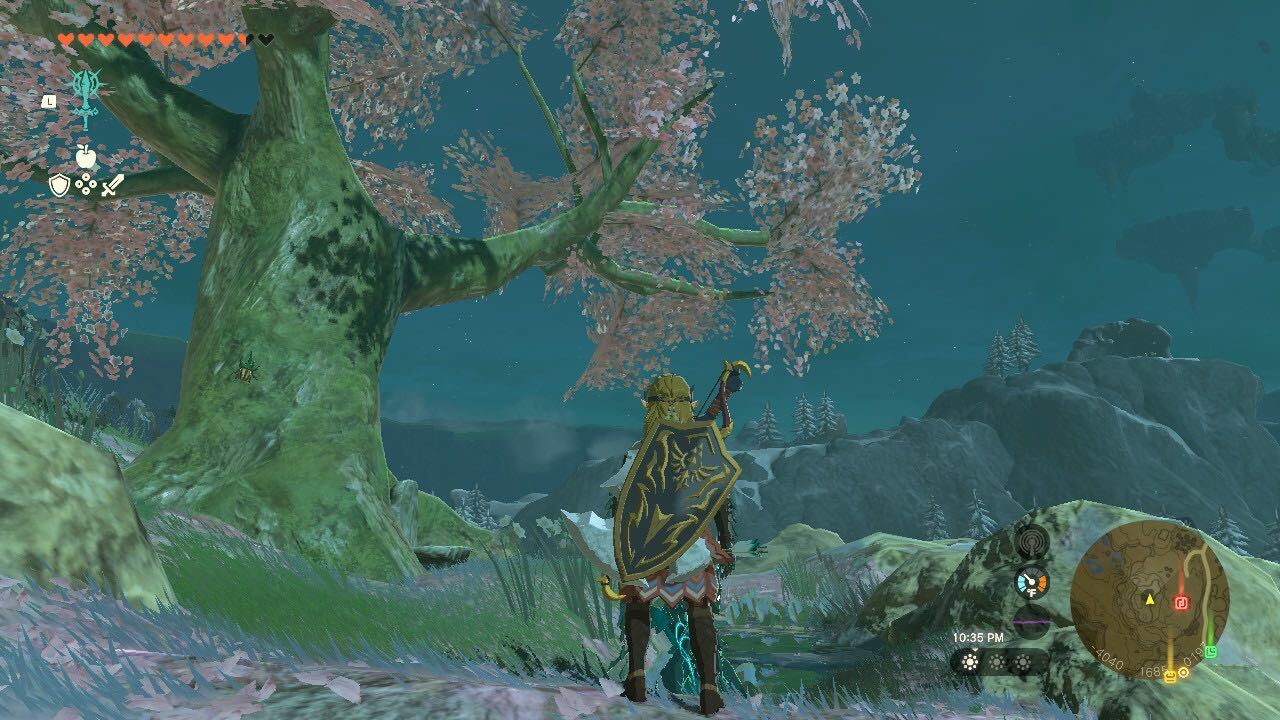Image resolution: width=1280 pixels, height=720 pixels.
Task: Open the Purah Pad sensor icon above the minimap
Action: click(x=1032, y=541)
